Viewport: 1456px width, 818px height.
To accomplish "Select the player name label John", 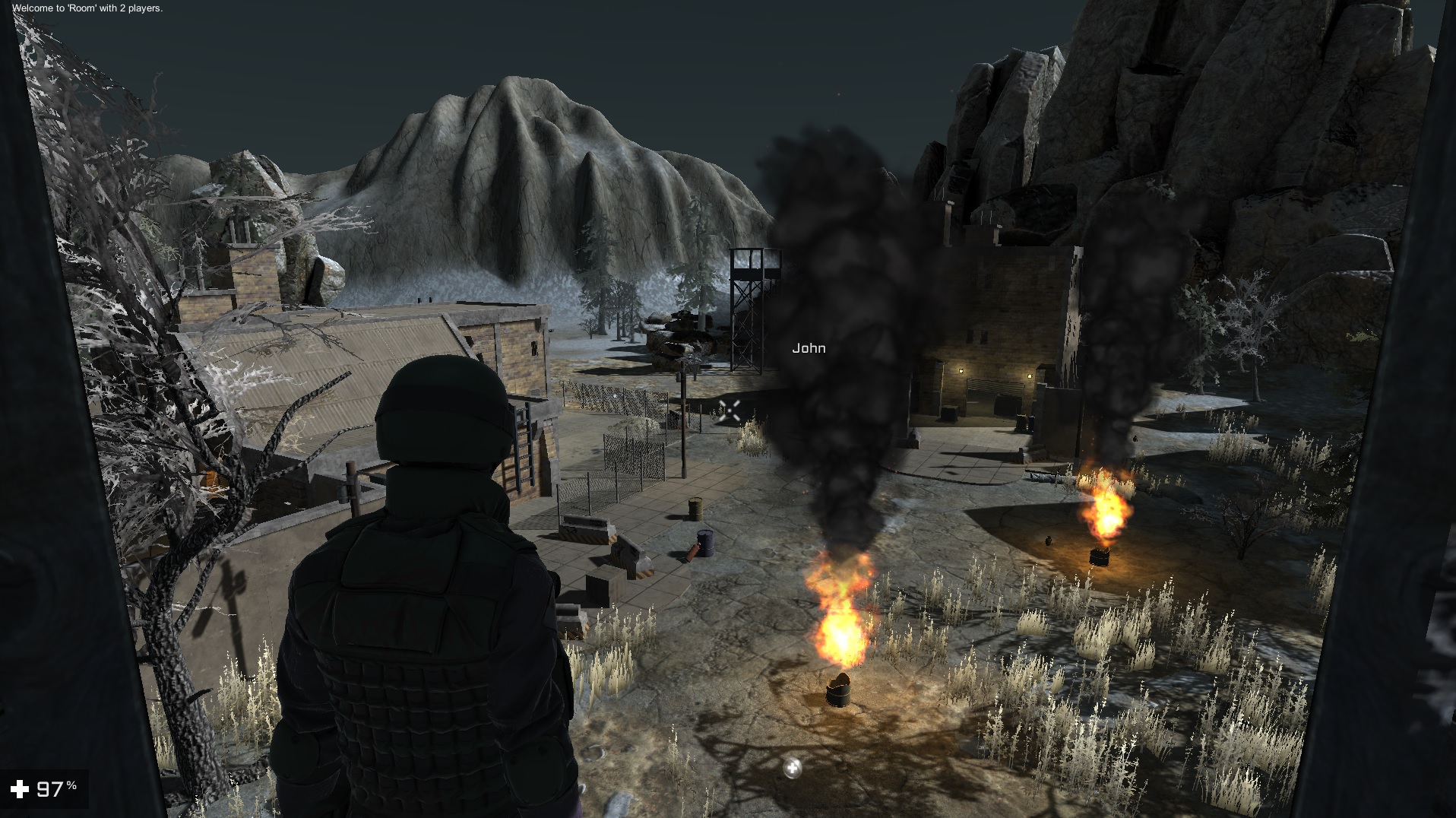I will 809,349.
